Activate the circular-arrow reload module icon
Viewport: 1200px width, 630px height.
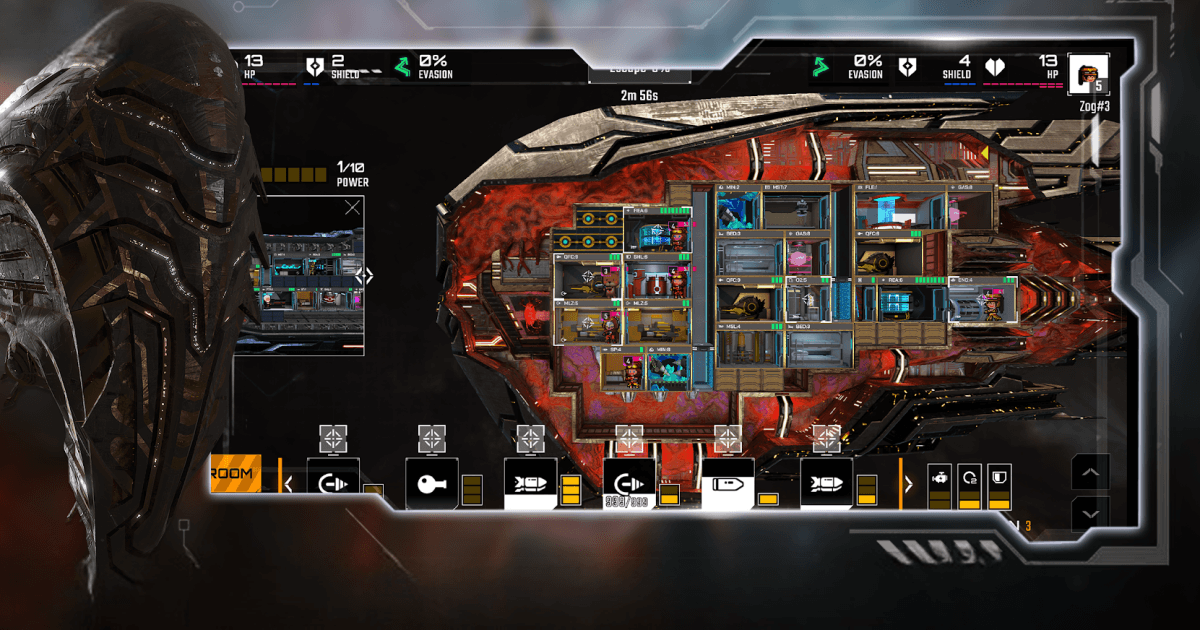click(x=969, y=476)
